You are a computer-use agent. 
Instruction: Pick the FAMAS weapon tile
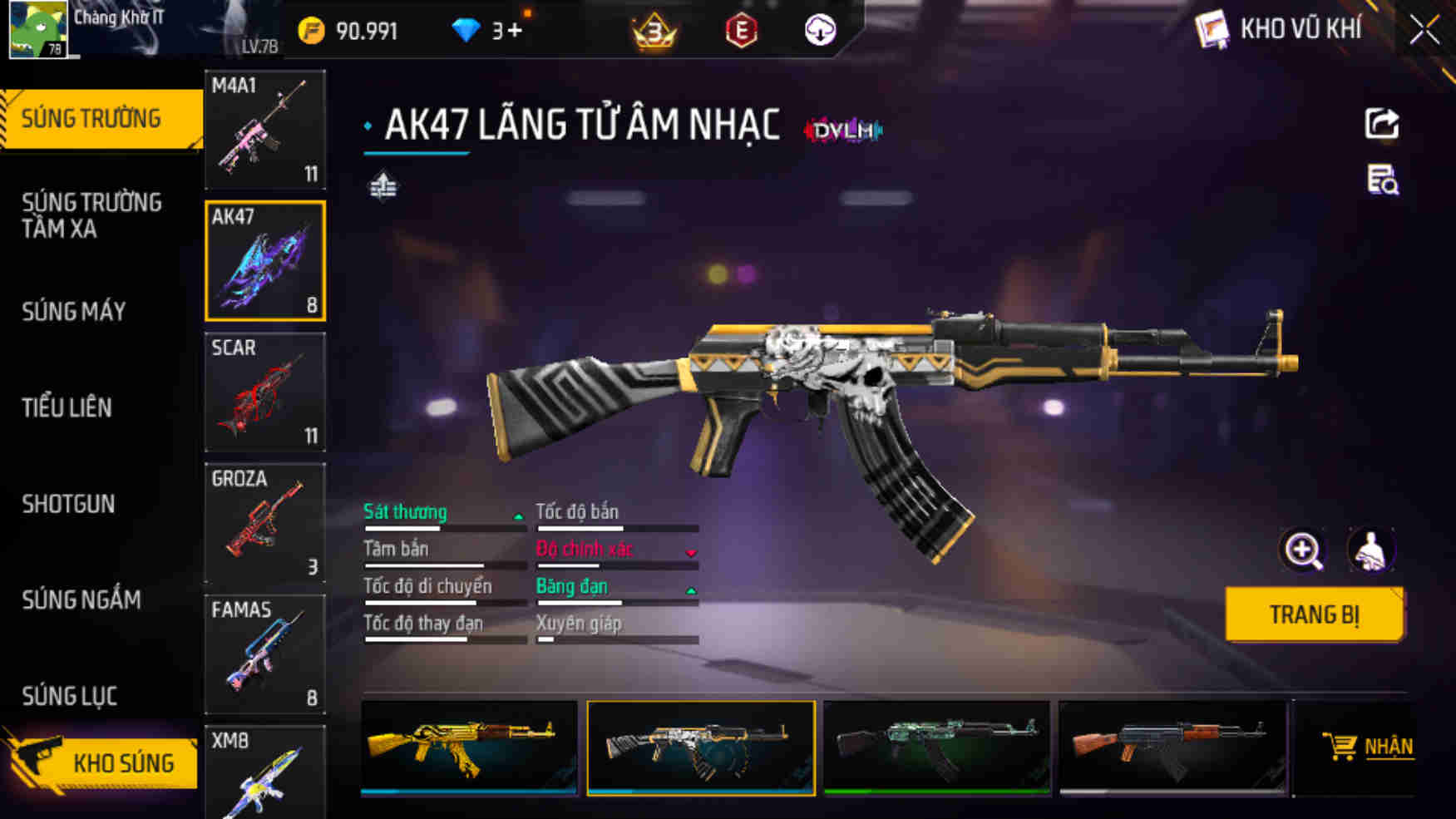coord(265,654)
